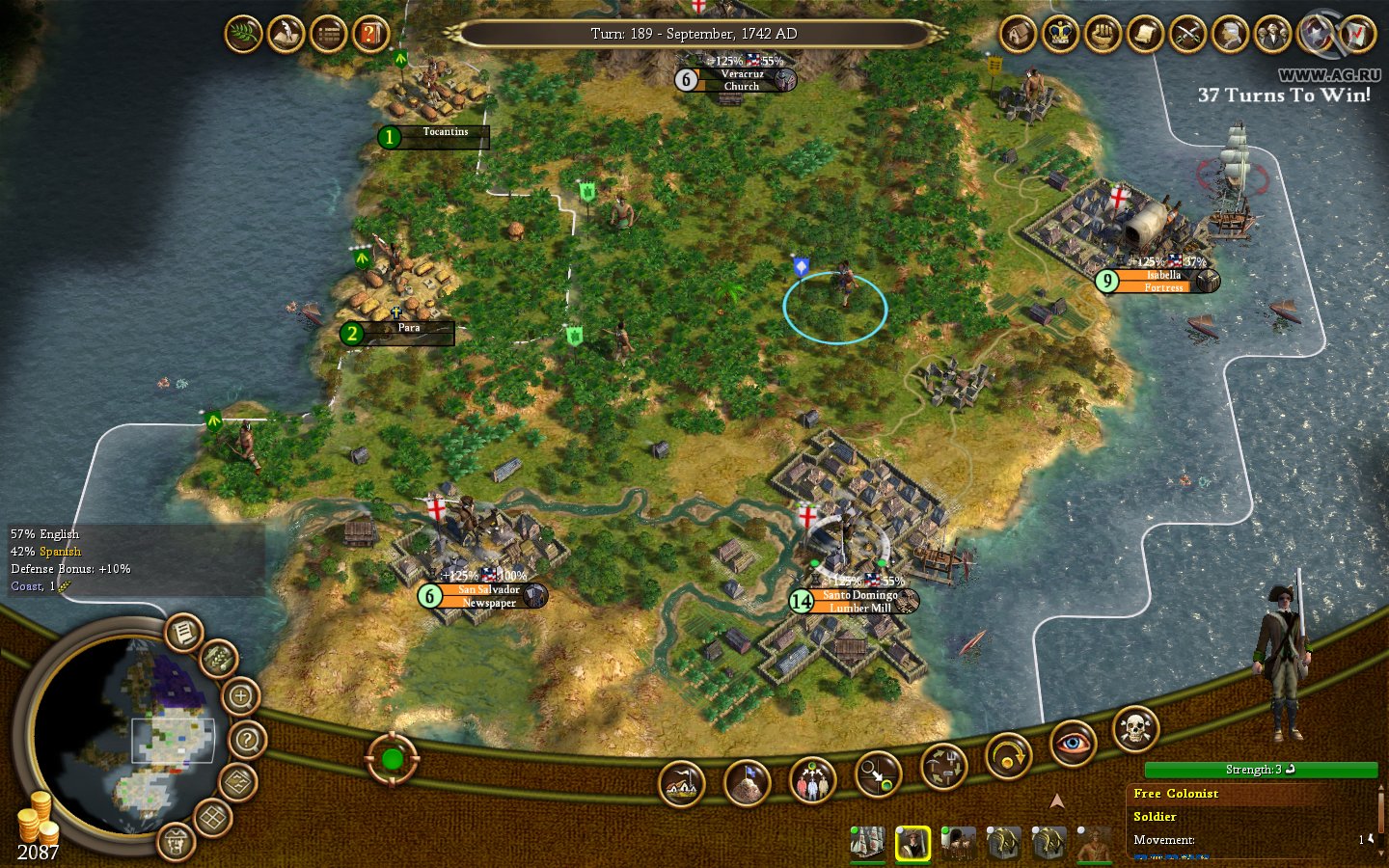Open the Founding Father portrait icon
This screenshot has height=868, width=1389.
1226,35
